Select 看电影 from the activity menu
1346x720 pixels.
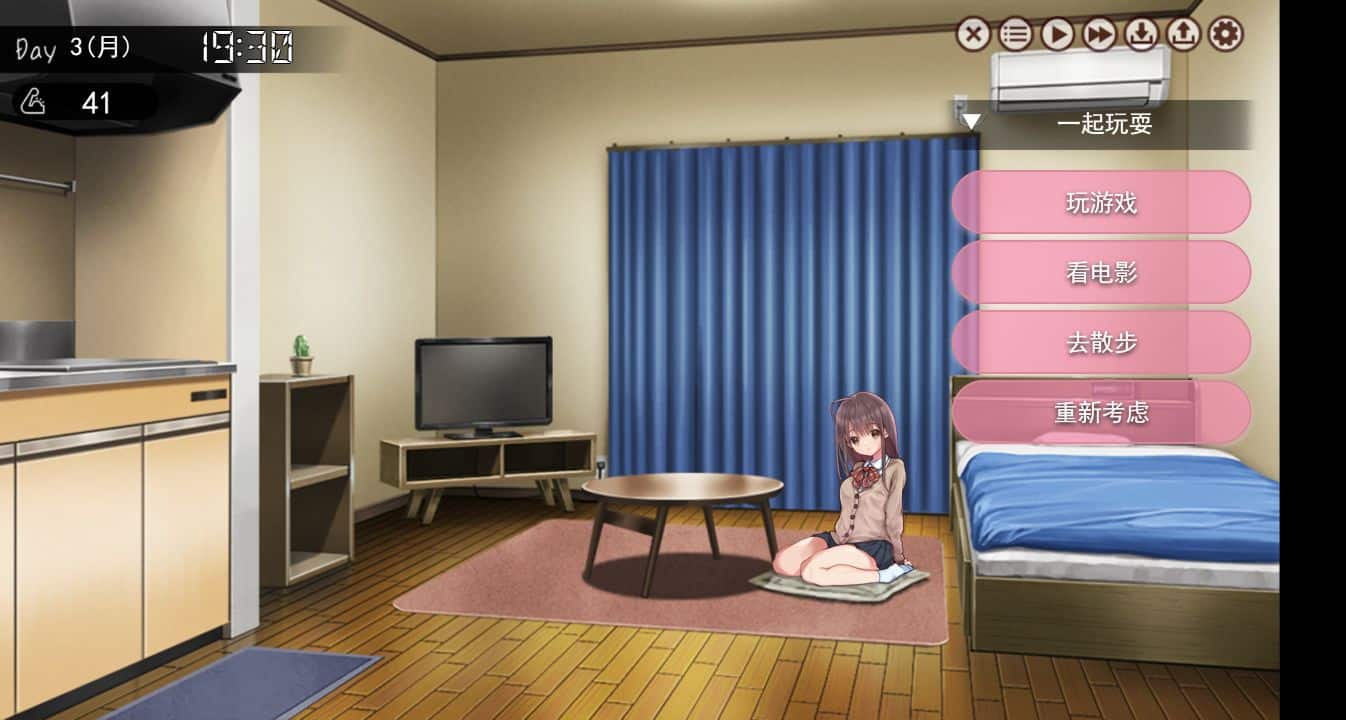pyautogui.click(x=1101, y=272)
